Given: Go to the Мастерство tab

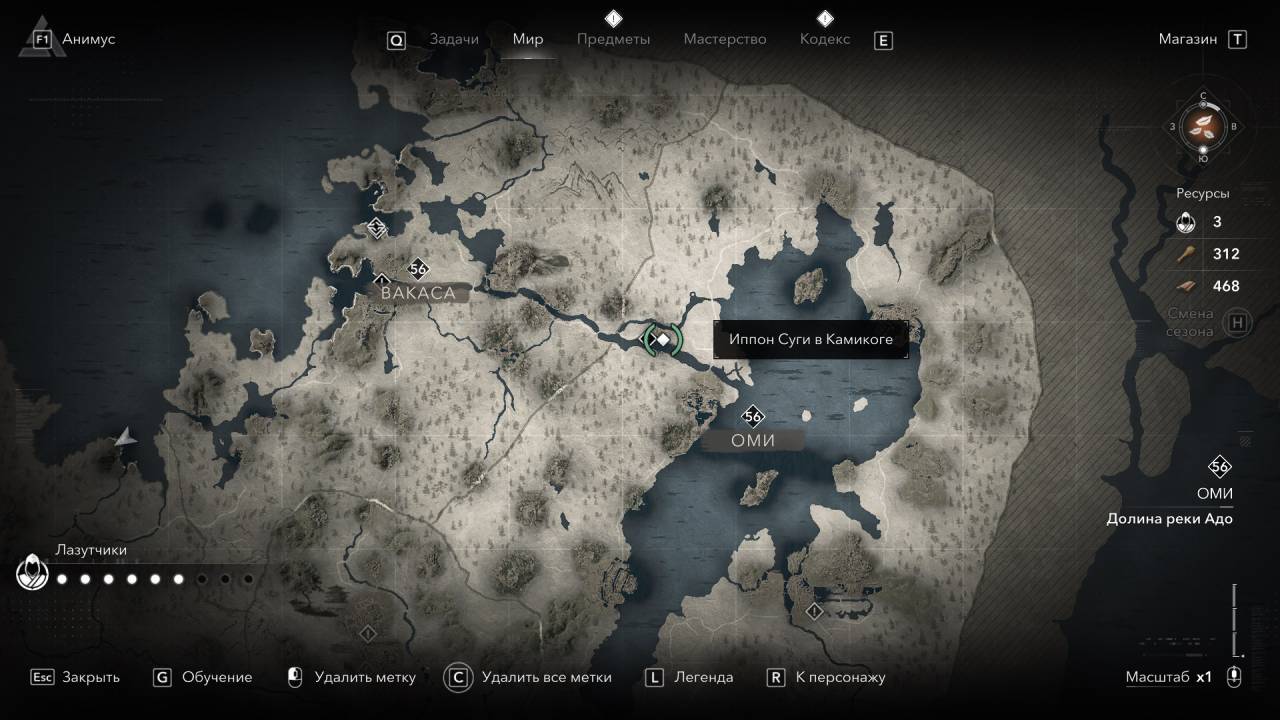Looking at the screenshot, I should (x=724, y=39).
